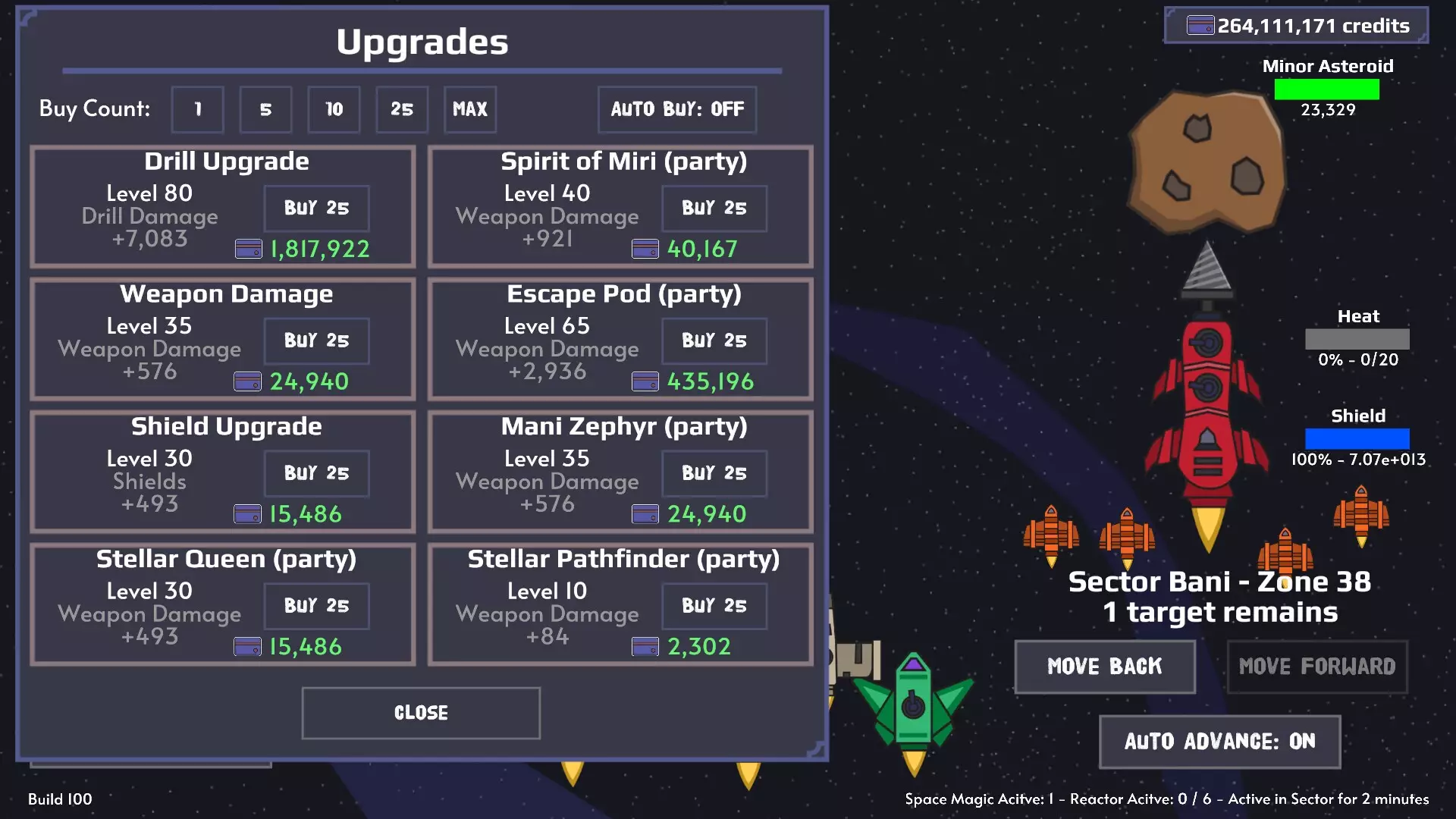Click the credit icon beside Stellar Pathfinder cost

[645, 646]
